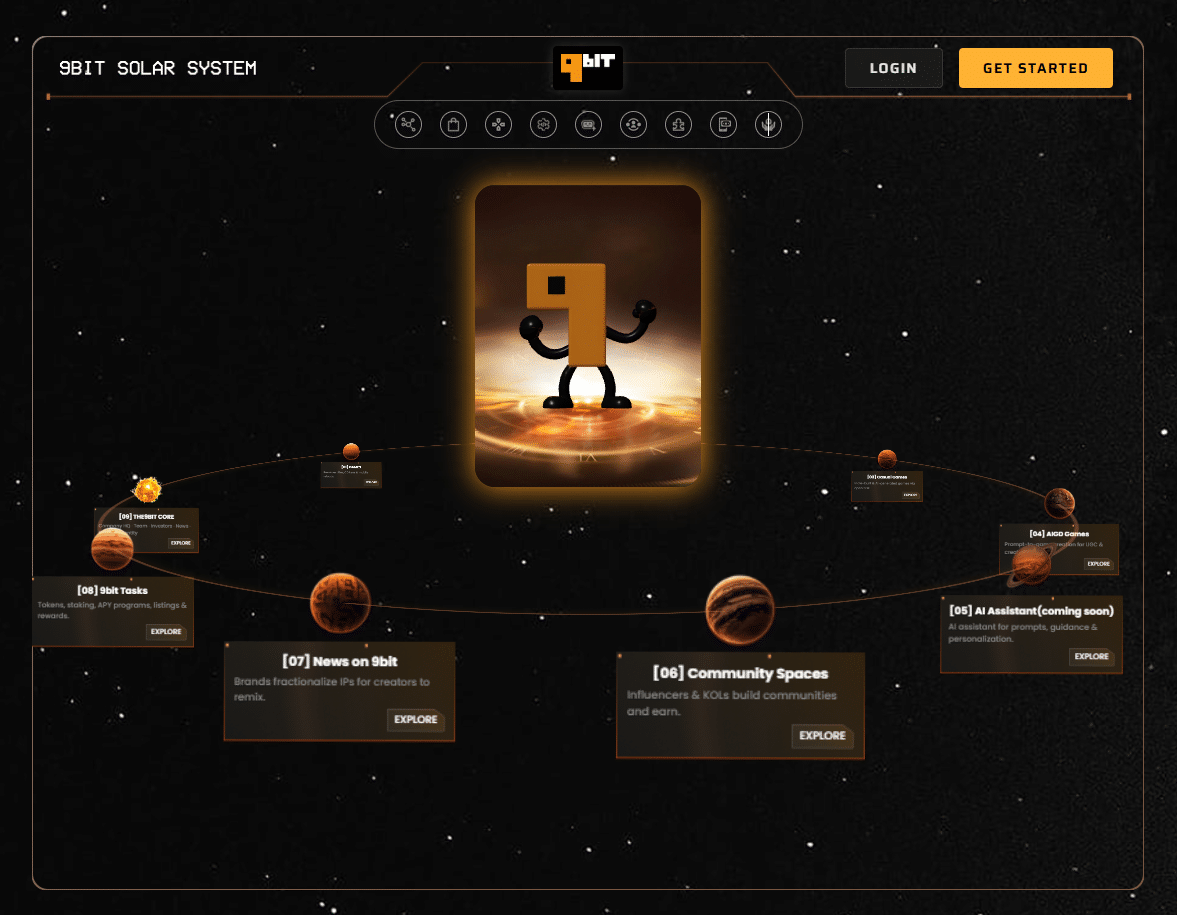Choose the ringed planet on the orbit
Screen dimensions: 1177x915
pos(1032,566)
